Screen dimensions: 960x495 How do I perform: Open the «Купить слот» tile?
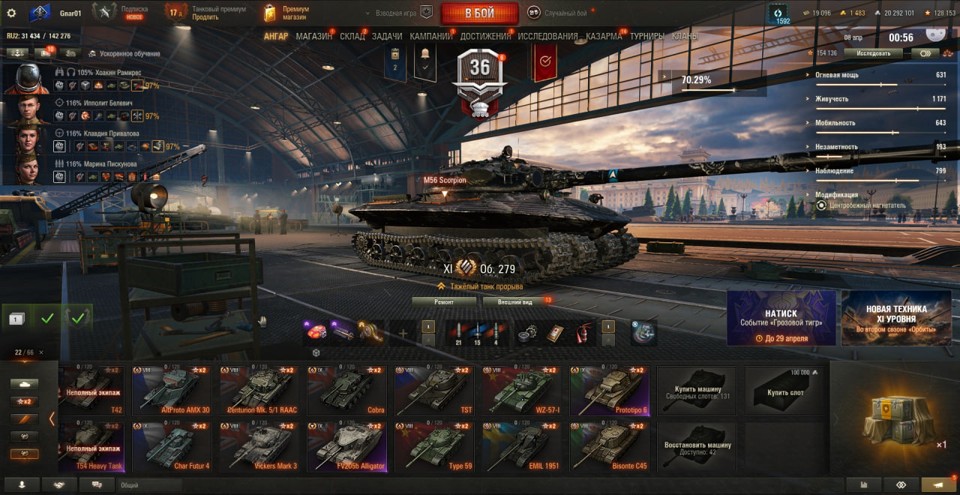pos(785,391)
